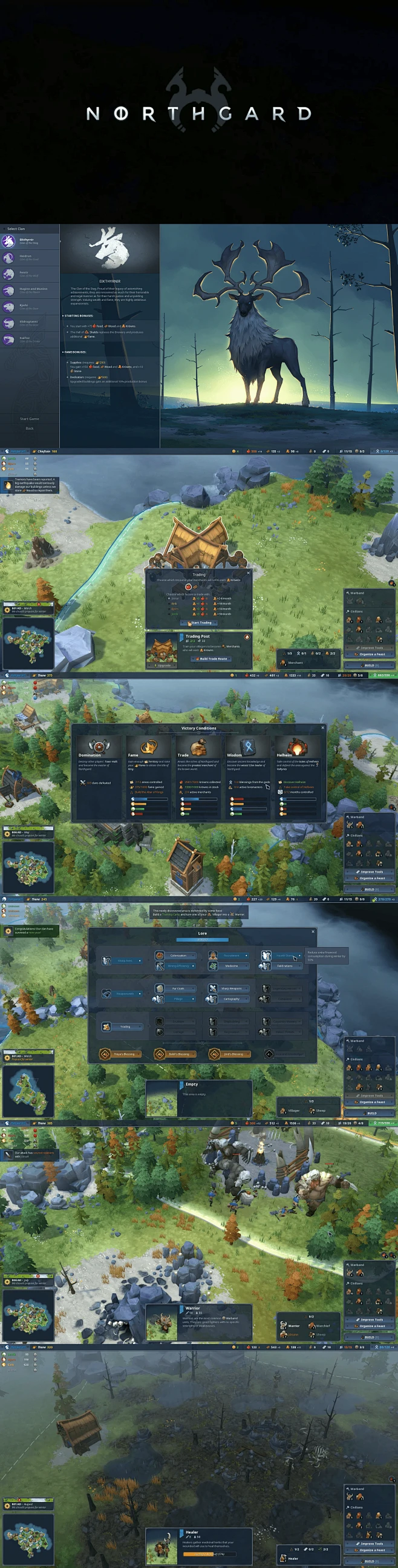398x1568 pixels.
Task: Upgrade the Trading Post building
Action: 163,665
